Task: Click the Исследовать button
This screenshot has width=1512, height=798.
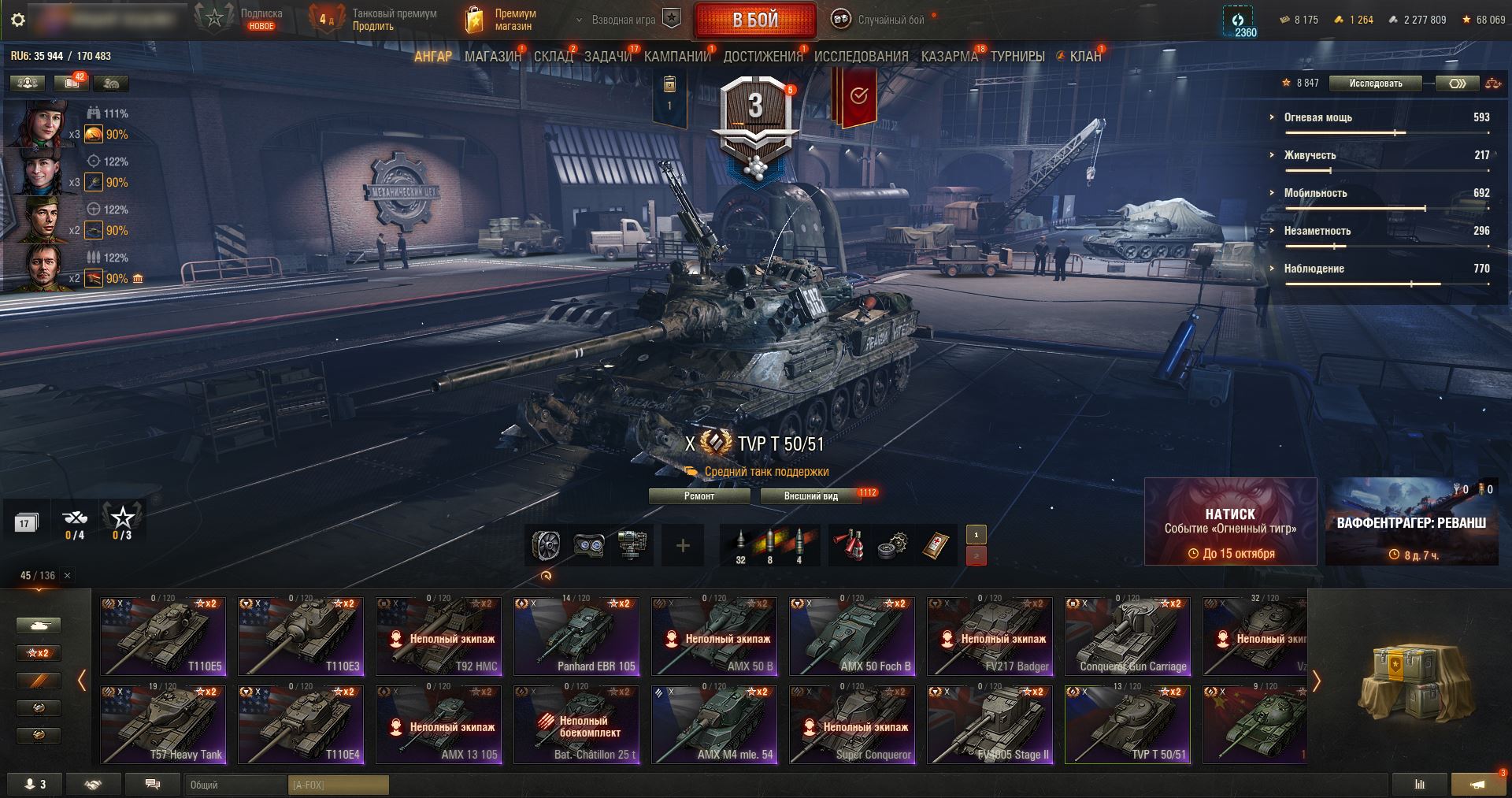Action: 1375,84
